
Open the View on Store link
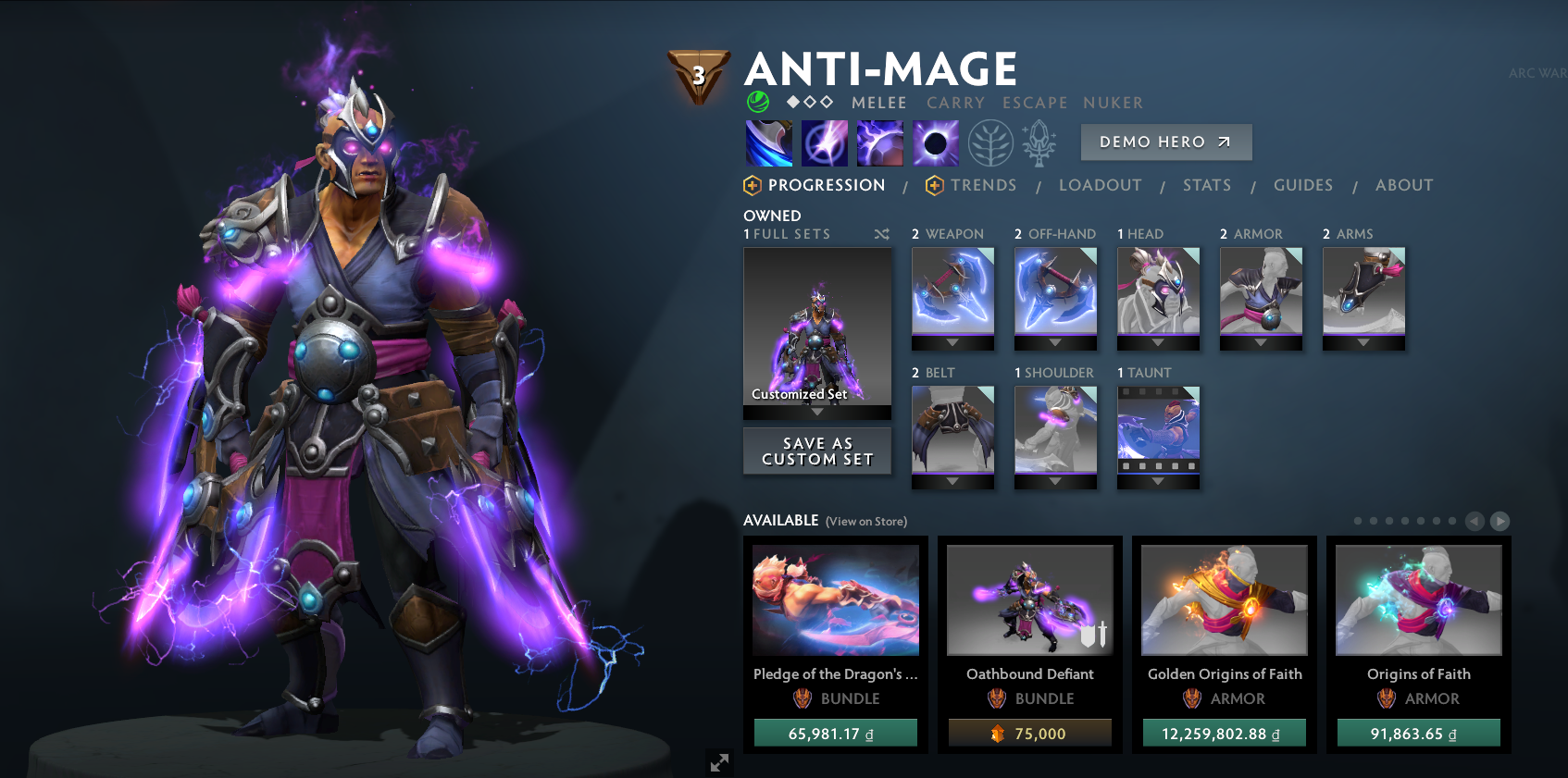pos(865,521)
